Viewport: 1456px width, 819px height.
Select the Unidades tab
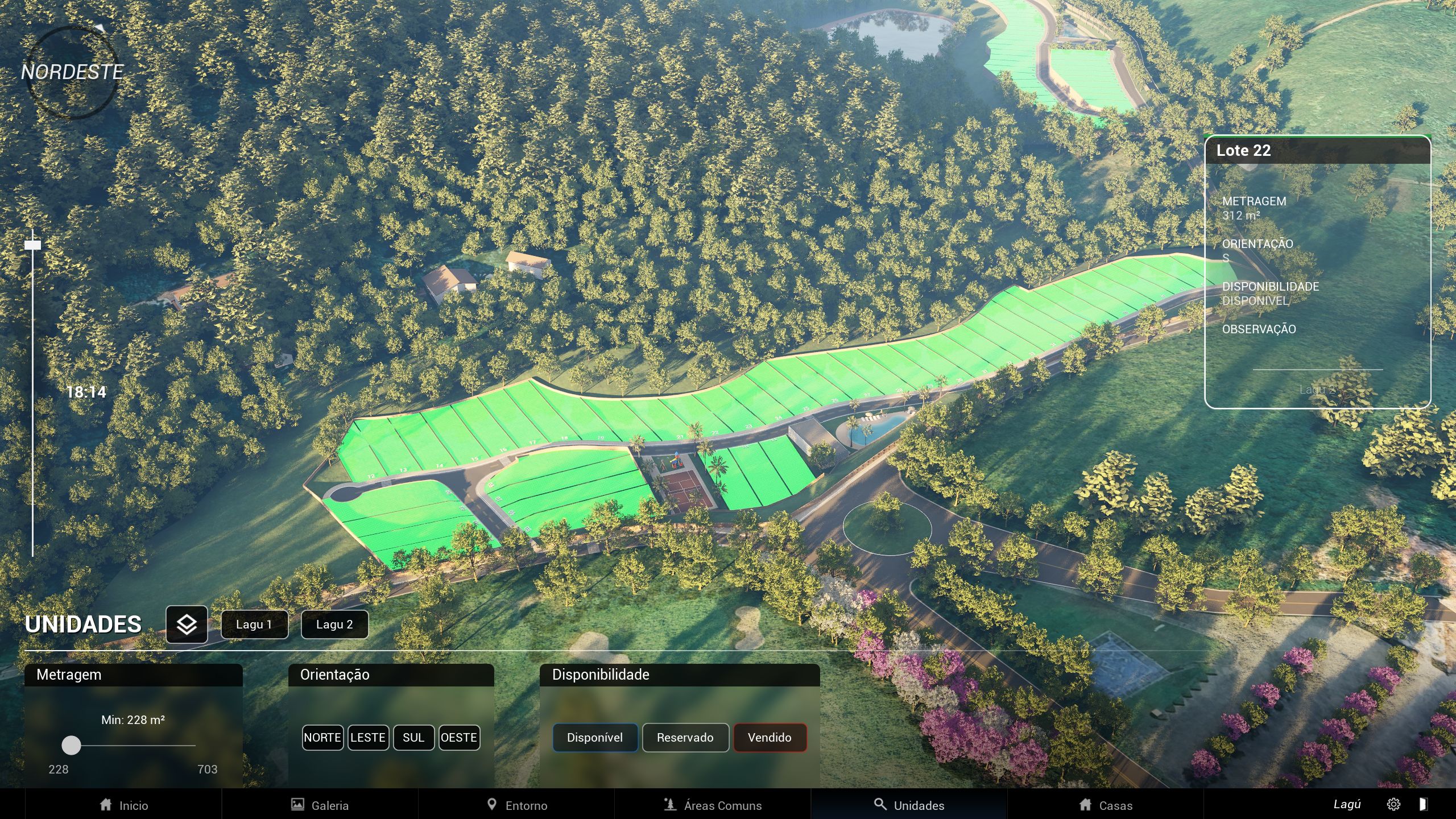pyautogui.click(x=909, y=805)
